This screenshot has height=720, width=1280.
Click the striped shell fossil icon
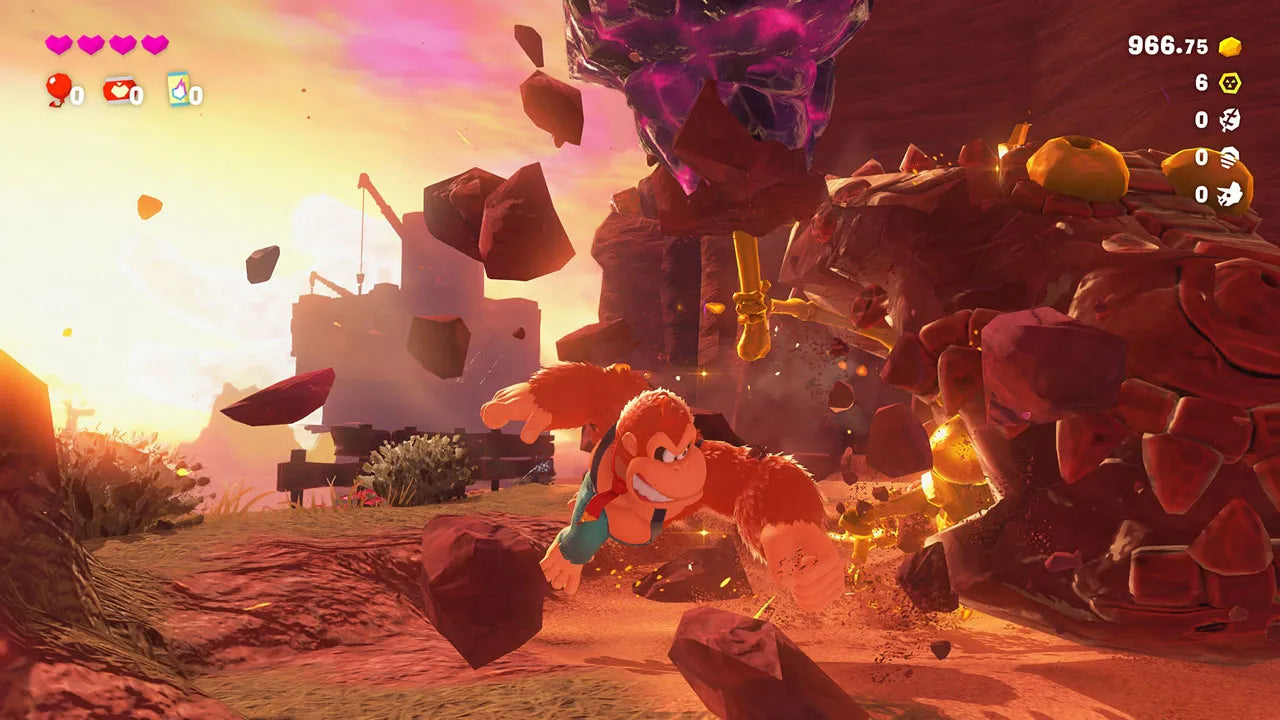tap(1227, 158)
